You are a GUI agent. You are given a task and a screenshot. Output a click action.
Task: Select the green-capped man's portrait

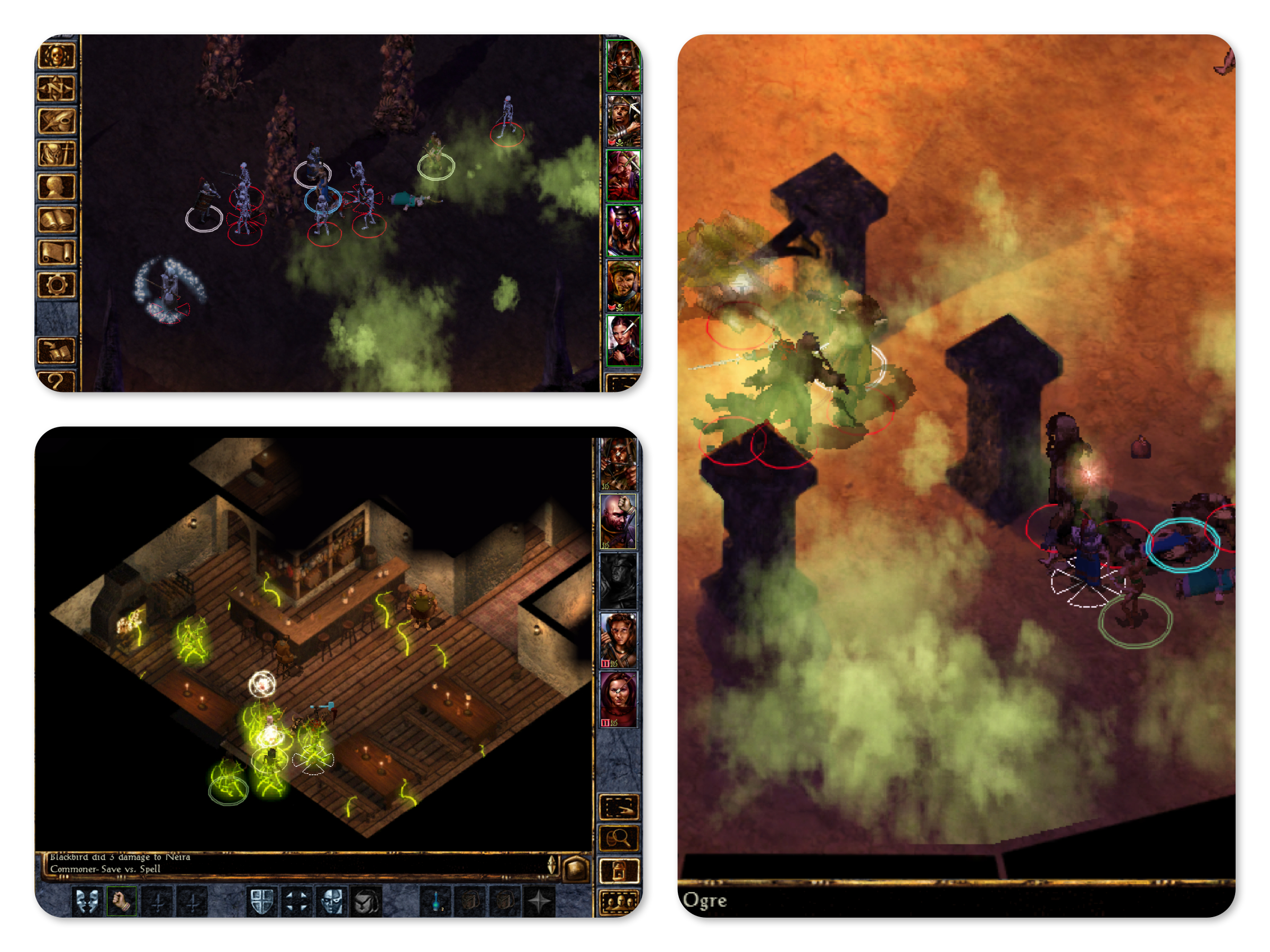coord(623,285)
